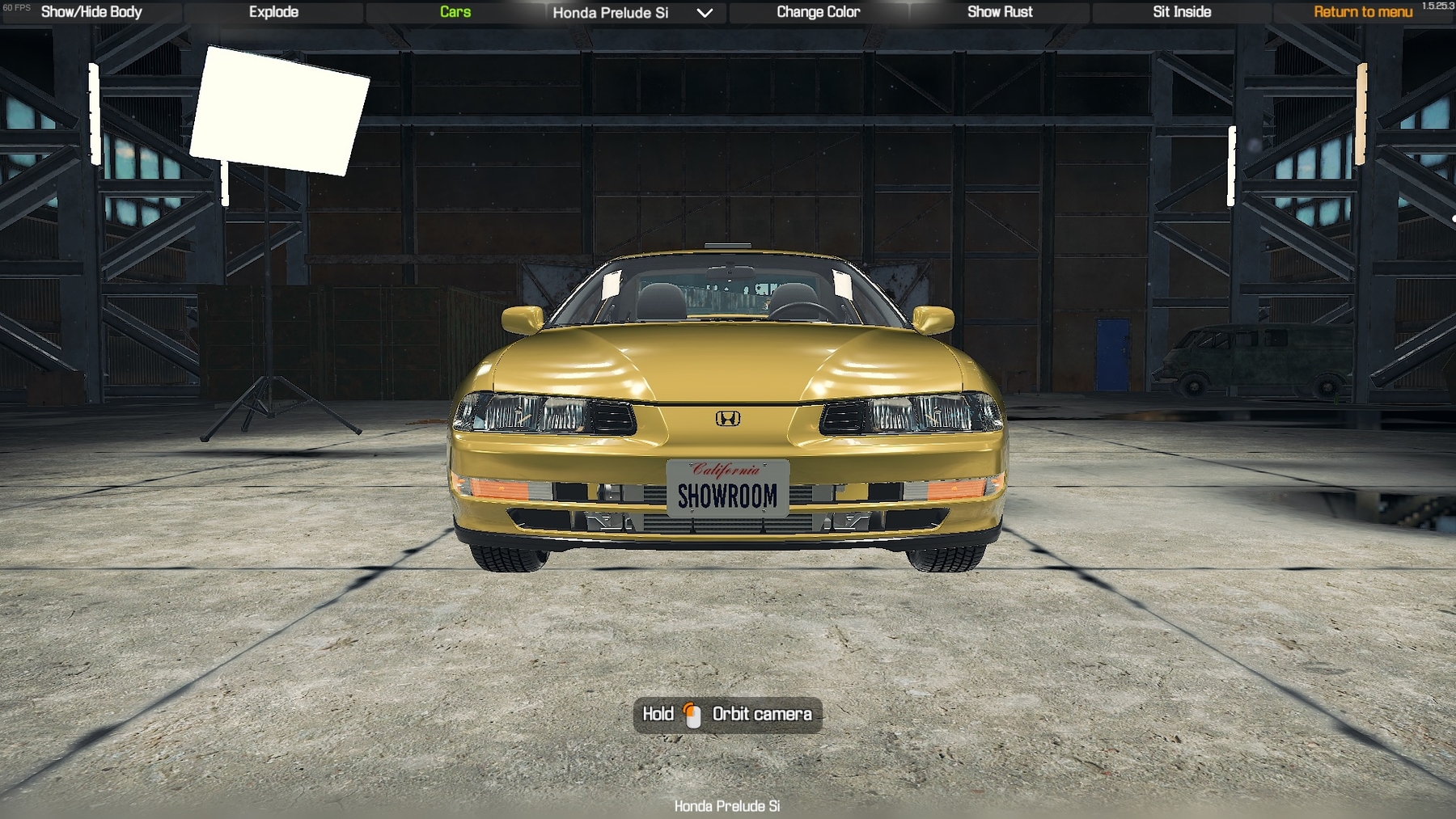
Task: Return to menu from showroom
Action: (1362, 12)
